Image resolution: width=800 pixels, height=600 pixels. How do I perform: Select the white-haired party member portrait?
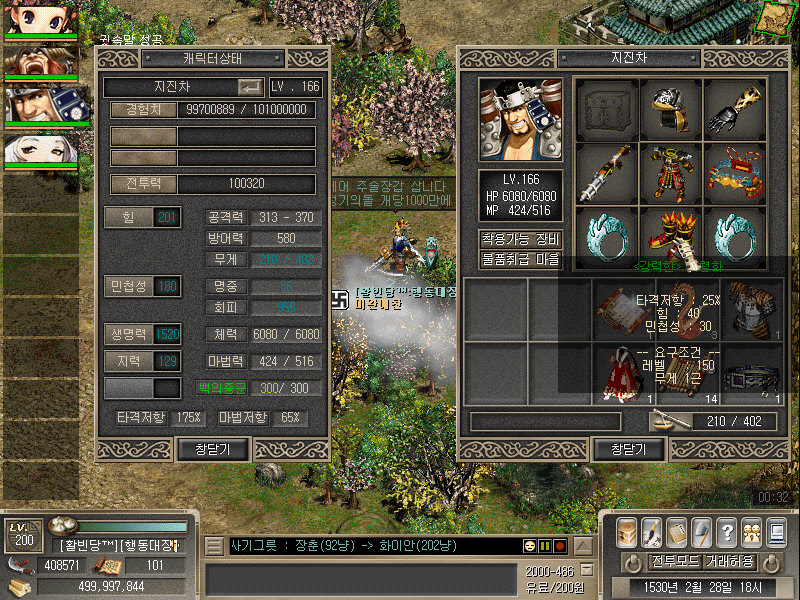pyautogui.click(x=40, y=150)
